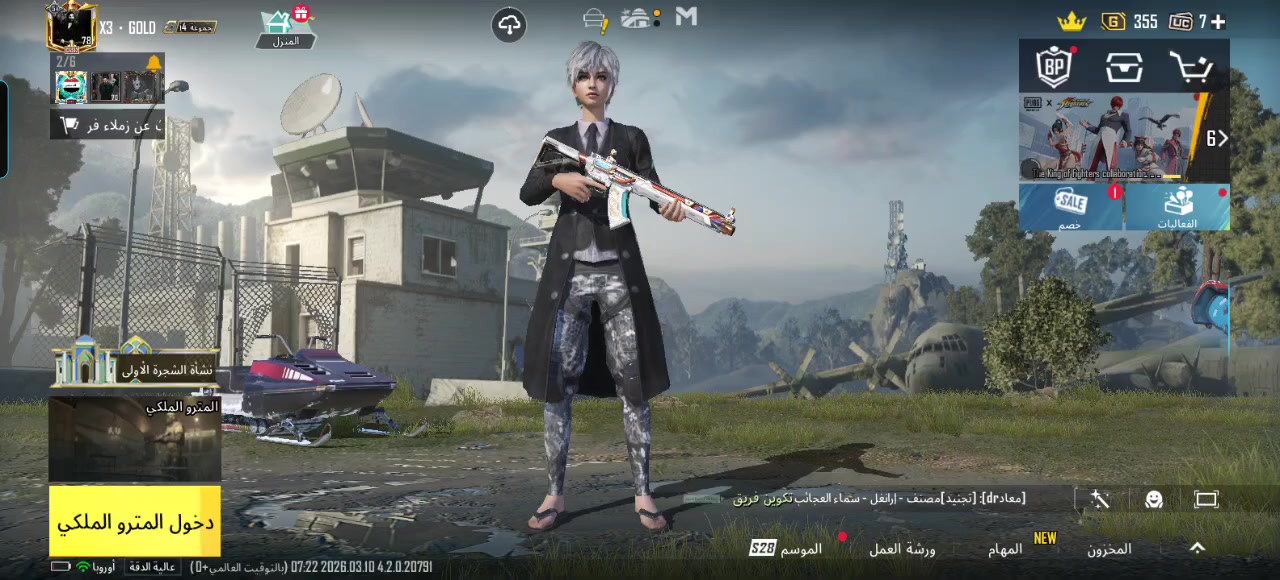Open the chat message bar
Screen dimensions: 1280x580
click(x=880, y=498)
